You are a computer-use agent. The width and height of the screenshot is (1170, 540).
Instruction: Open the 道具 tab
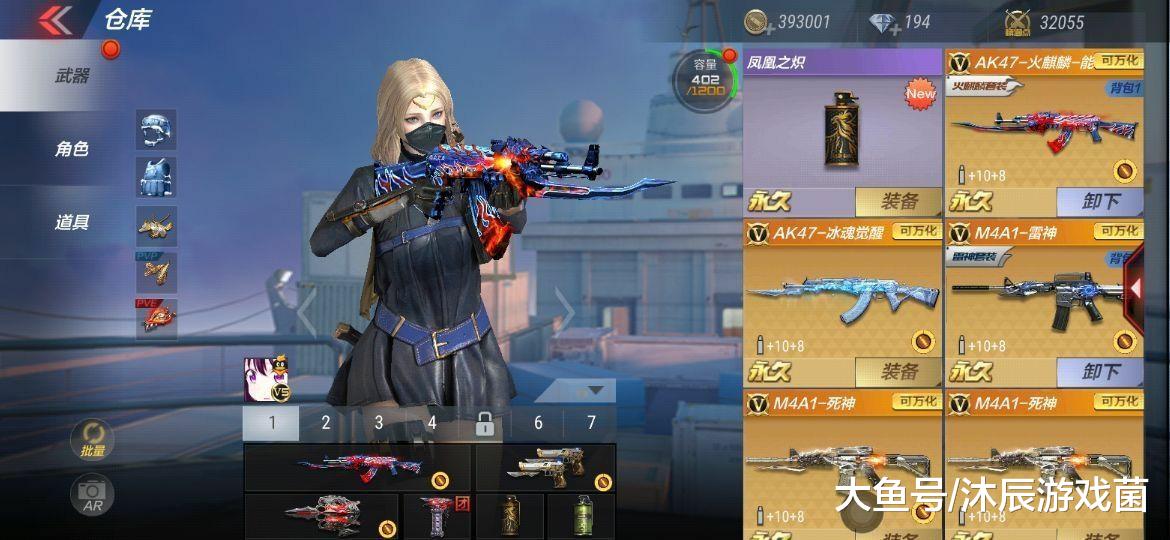click(72, 222)
